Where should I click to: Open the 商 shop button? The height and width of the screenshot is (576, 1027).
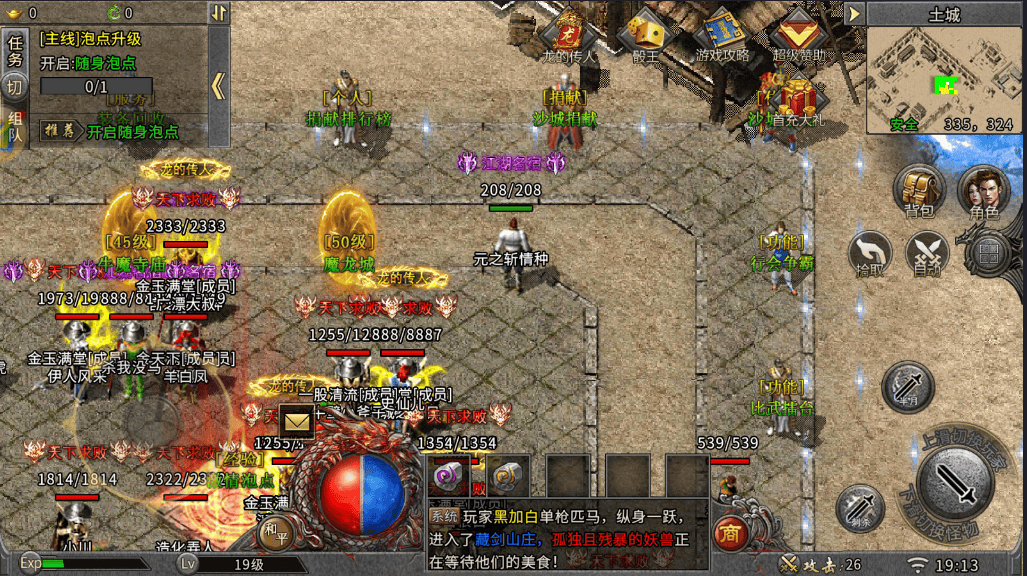[731, 534]
